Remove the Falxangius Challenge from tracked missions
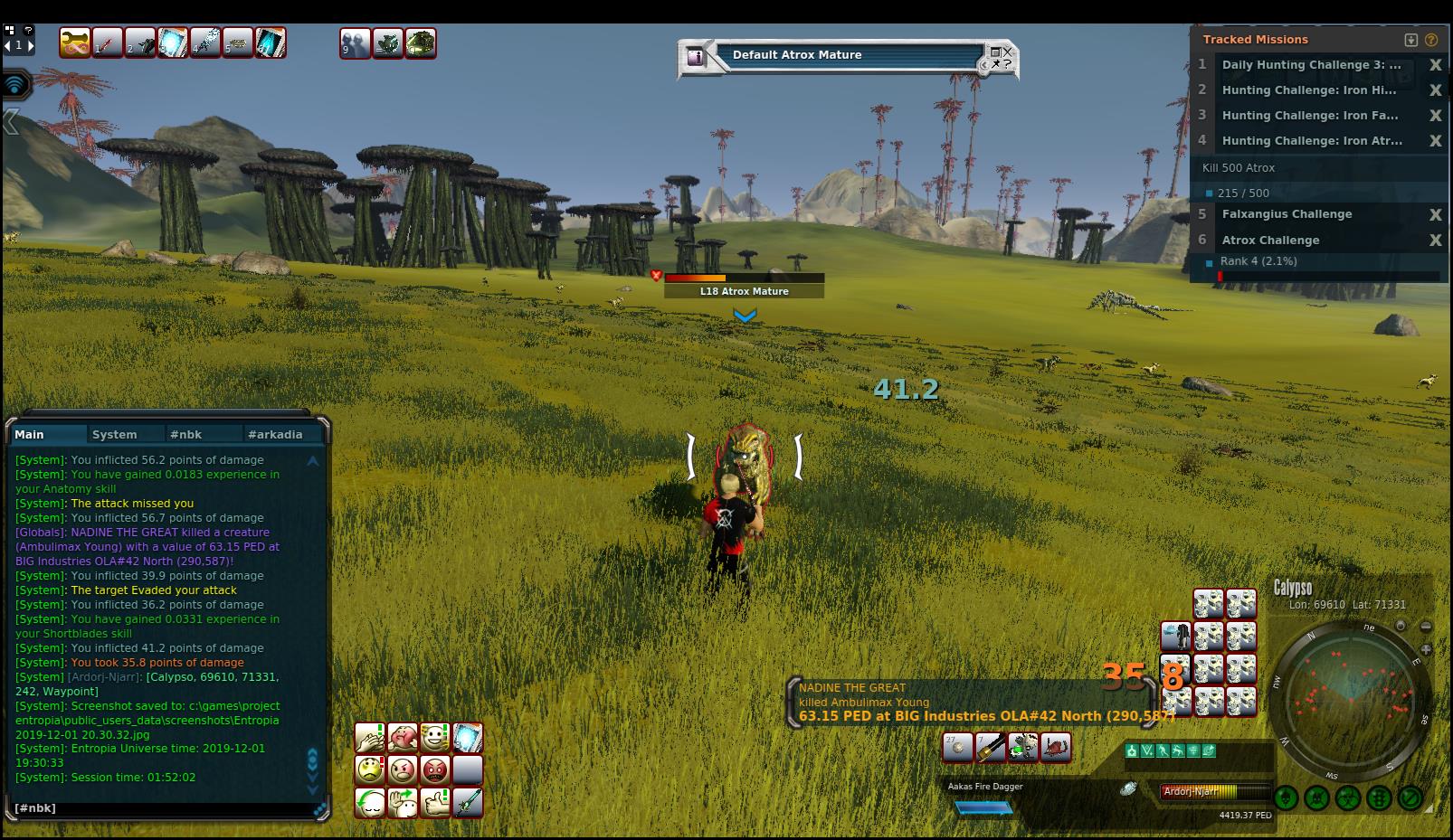 coord(1435,215)
